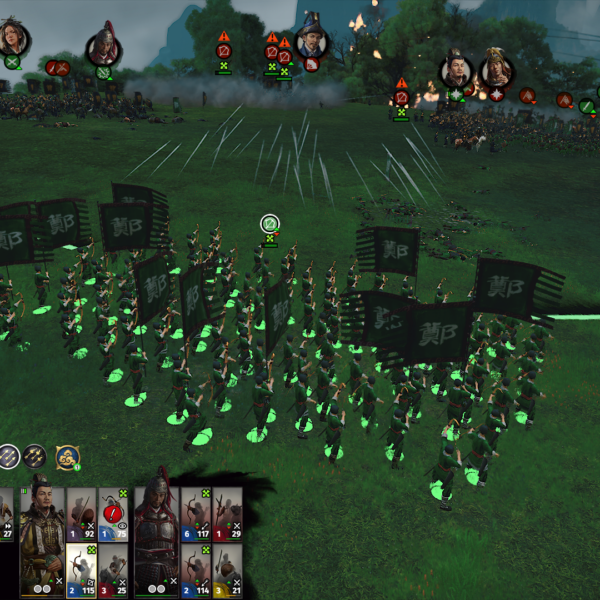Screen dimensions: 600x600
Task: Select the unit card with 29 soldiers
Action: [228, 515]
